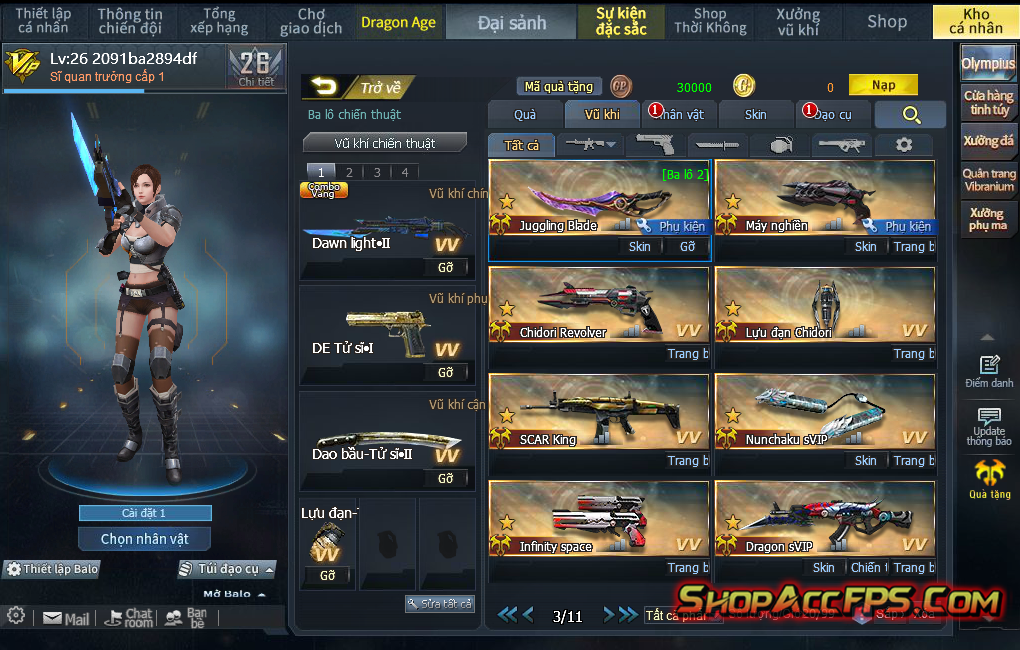The height and width of the screenshot is (650, 1020).
Task: Pick the Dragon sVIP weapon tile
Action: pos(824,519)
